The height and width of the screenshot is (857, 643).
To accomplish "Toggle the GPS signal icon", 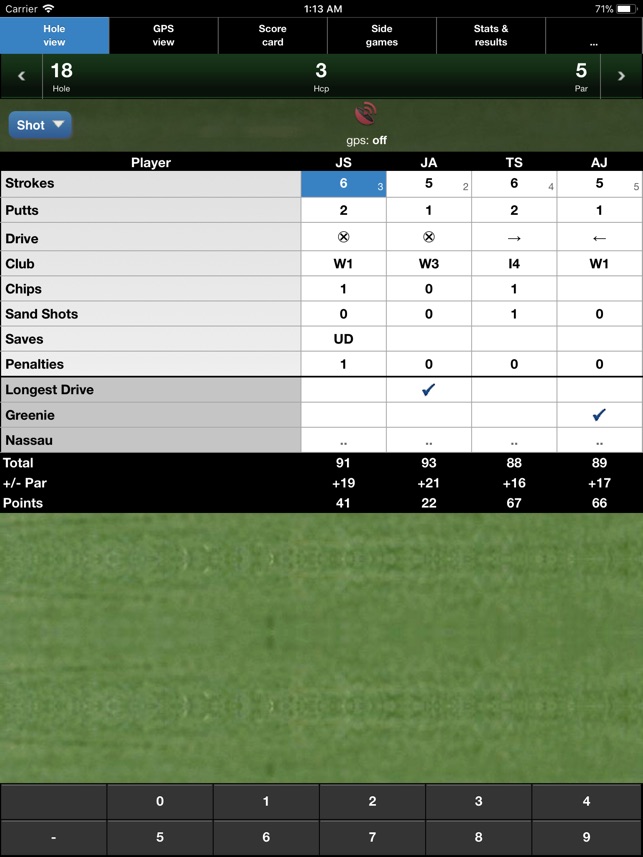I will click(366, 115).
